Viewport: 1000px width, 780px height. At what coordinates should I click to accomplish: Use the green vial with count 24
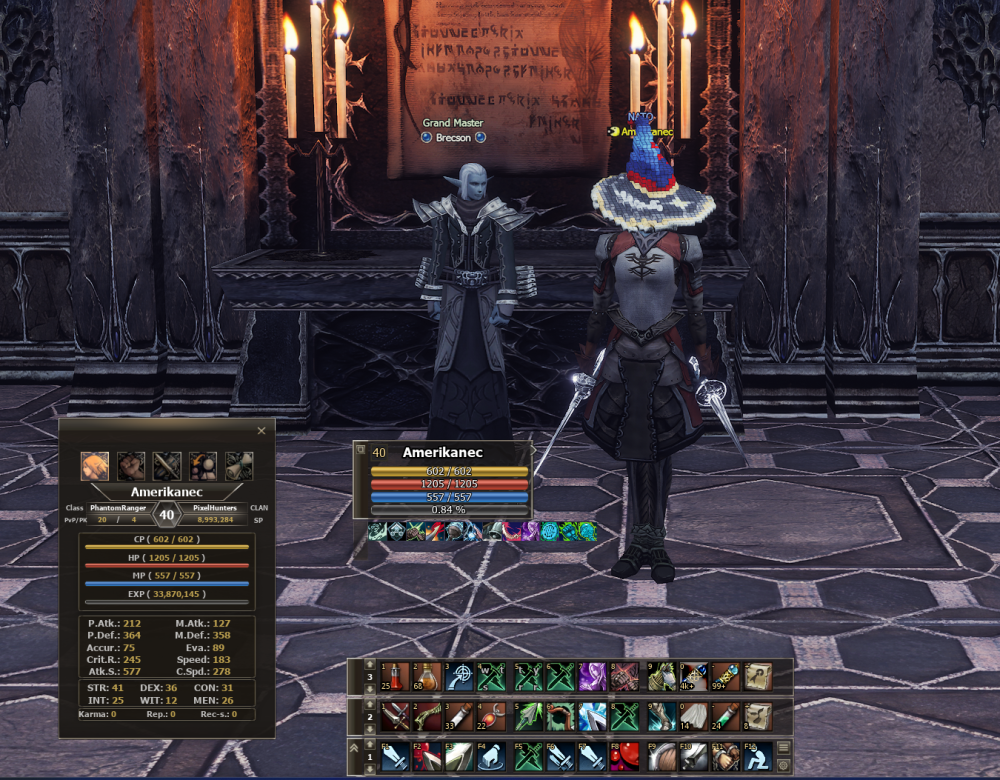723,716
